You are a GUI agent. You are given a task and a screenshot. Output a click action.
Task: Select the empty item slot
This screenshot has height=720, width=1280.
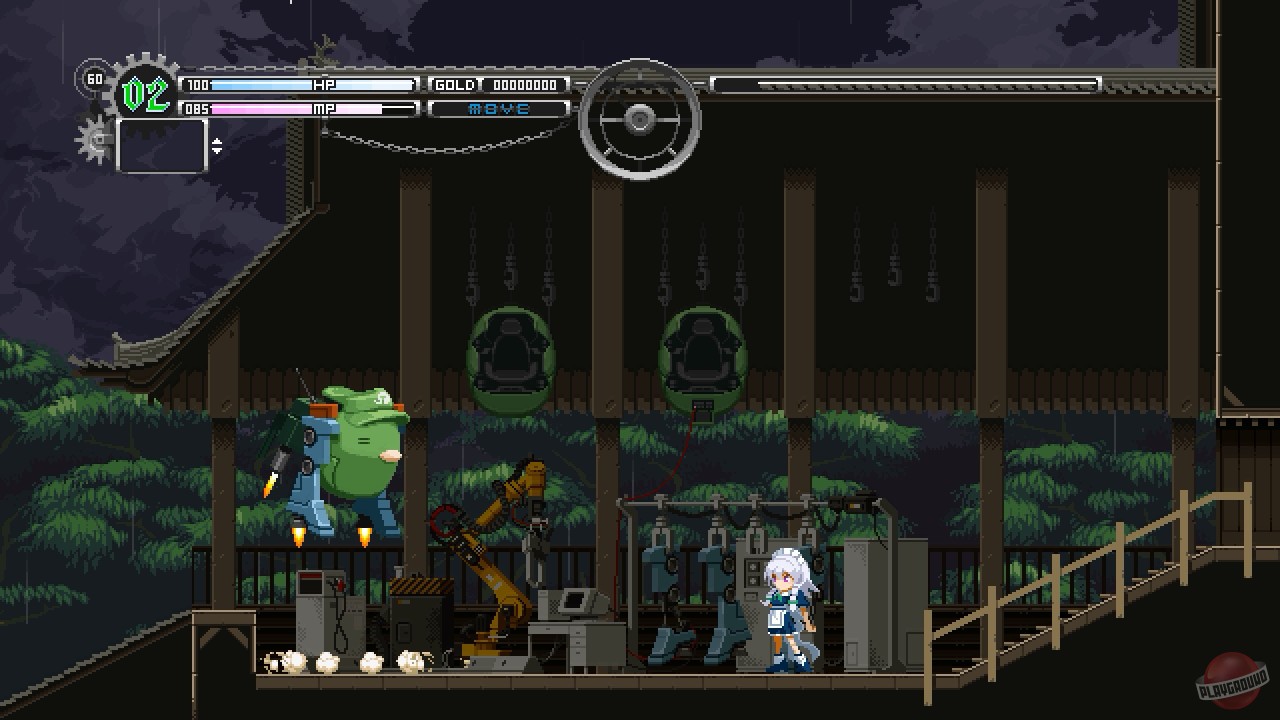point(161,145)
